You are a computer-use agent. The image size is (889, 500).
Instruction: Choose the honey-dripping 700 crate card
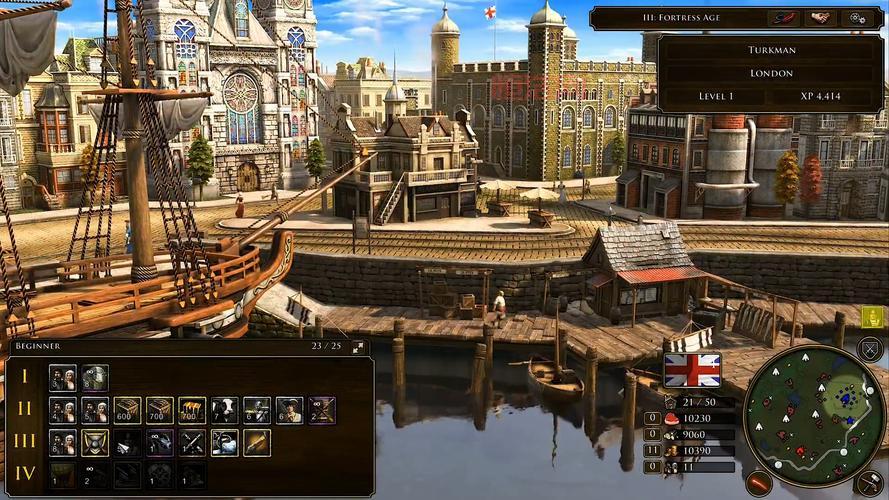click(x=192, y=410)
